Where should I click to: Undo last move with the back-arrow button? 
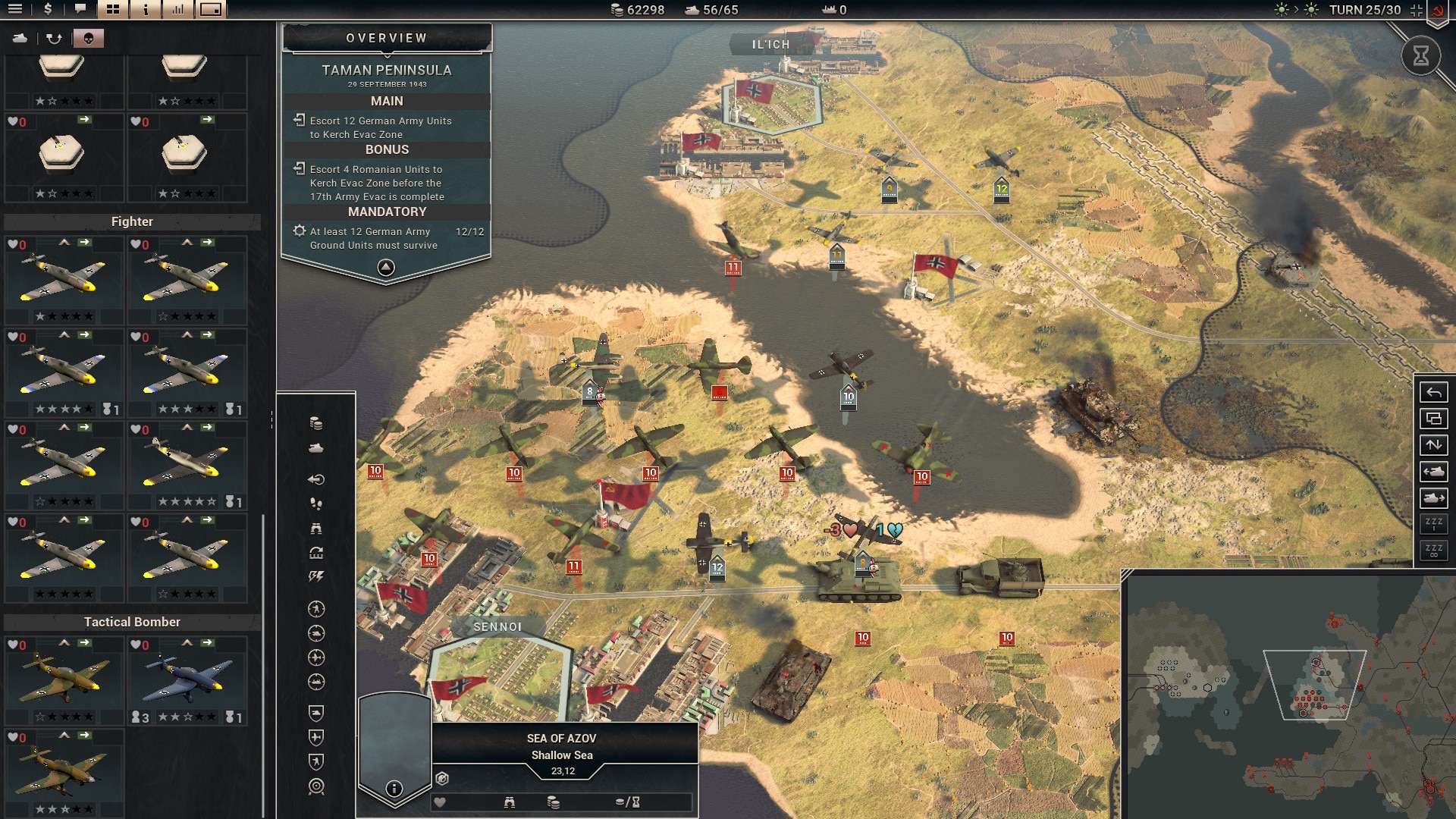click(x=1433, y=392)
